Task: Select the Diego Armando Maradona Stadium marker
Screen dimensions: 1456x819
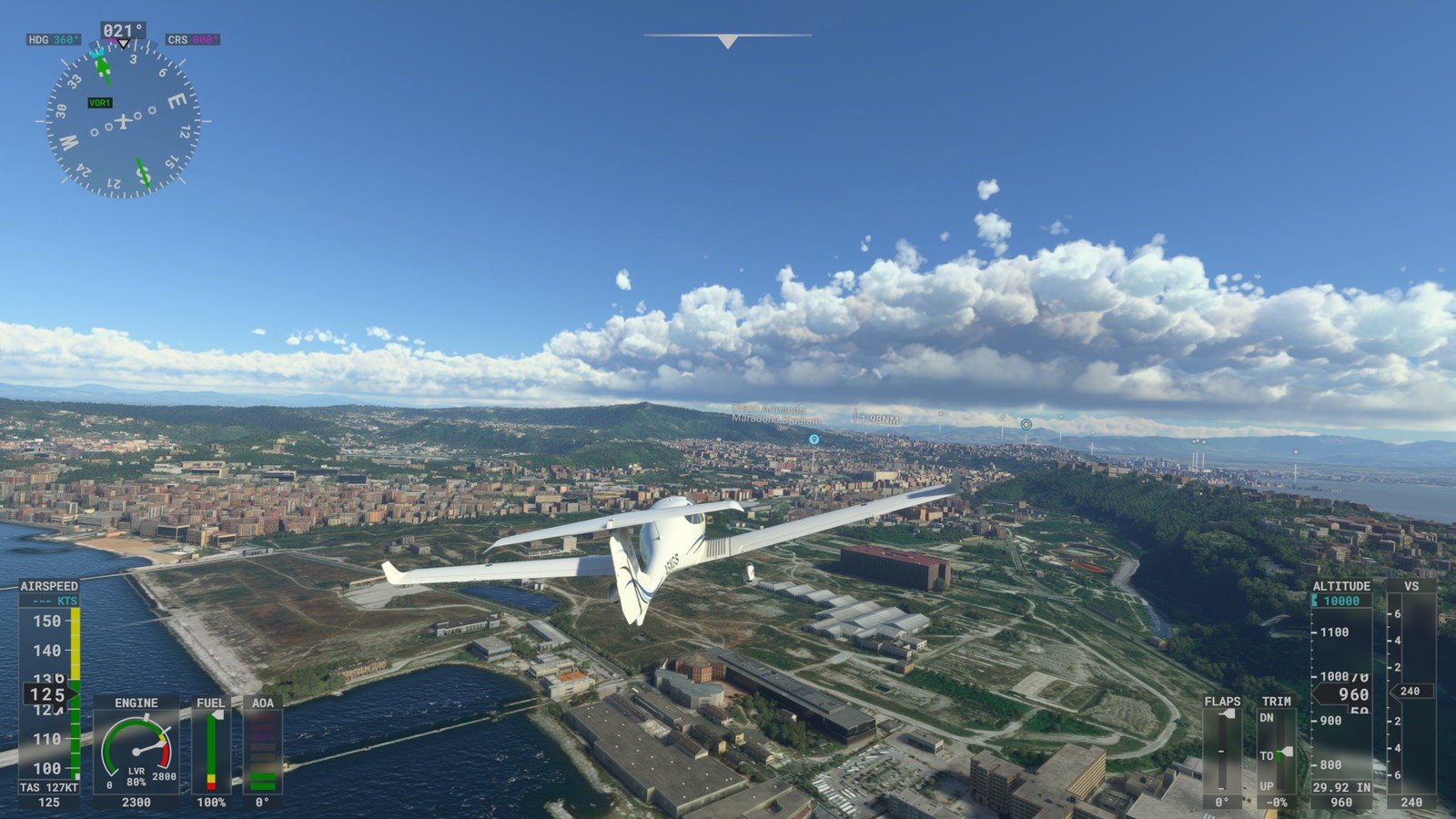Action: pos(814,439)
